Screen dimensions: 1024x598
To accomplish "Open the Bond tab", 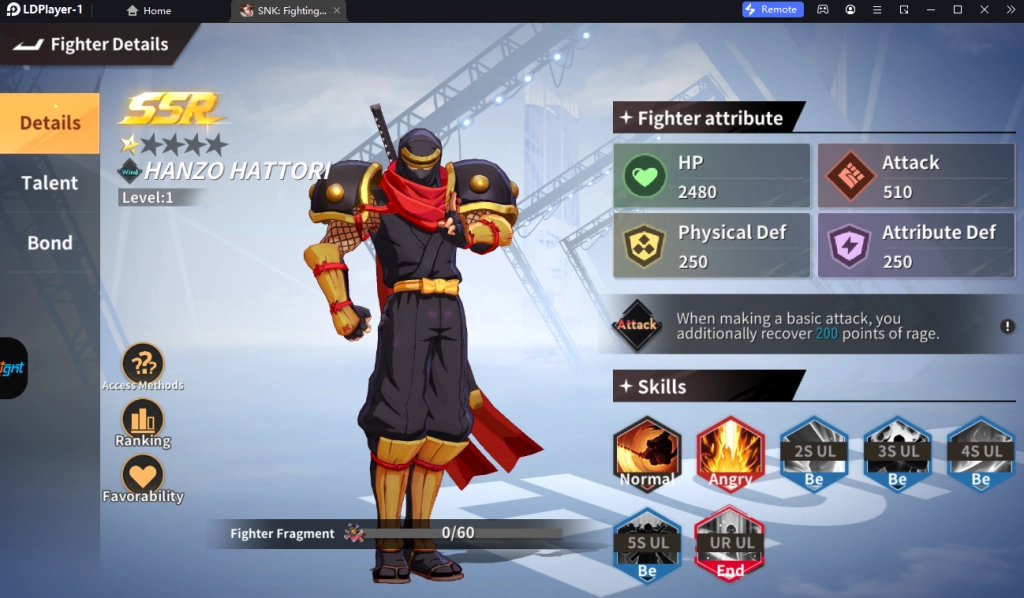I will [49, 243].
